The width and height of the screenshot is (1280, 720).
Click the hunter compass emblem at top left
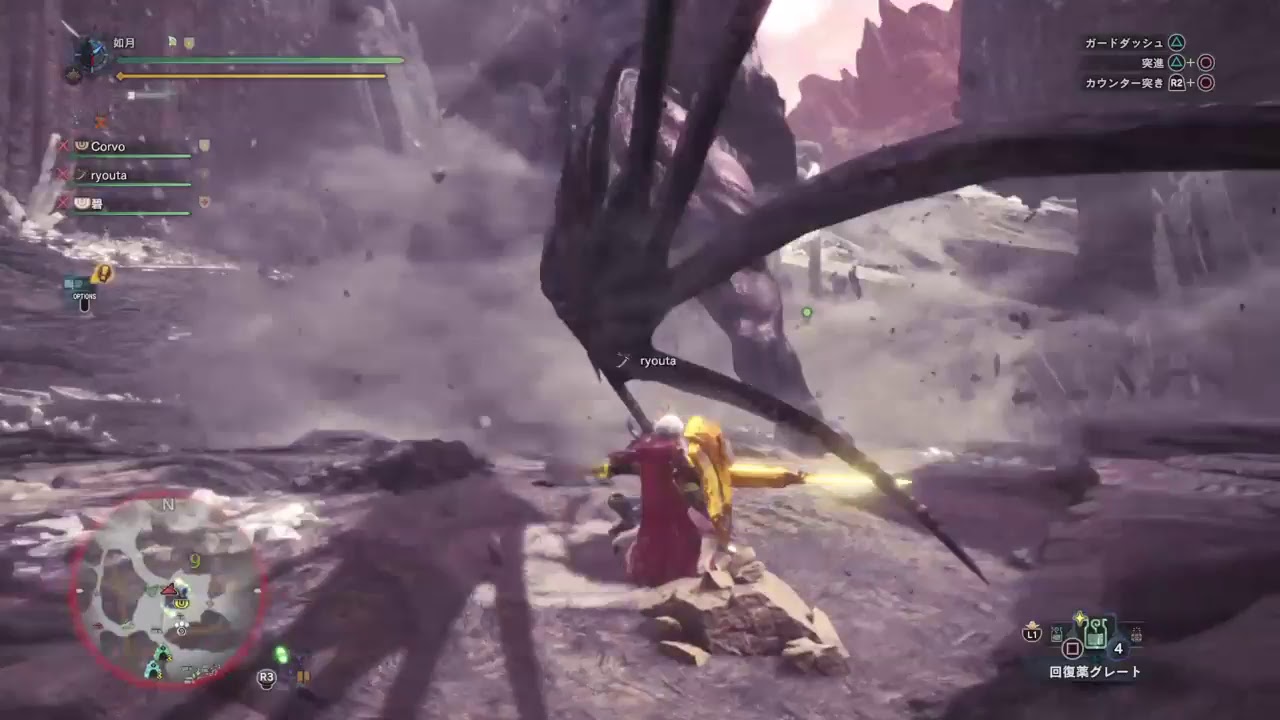(x=92, y=55)
